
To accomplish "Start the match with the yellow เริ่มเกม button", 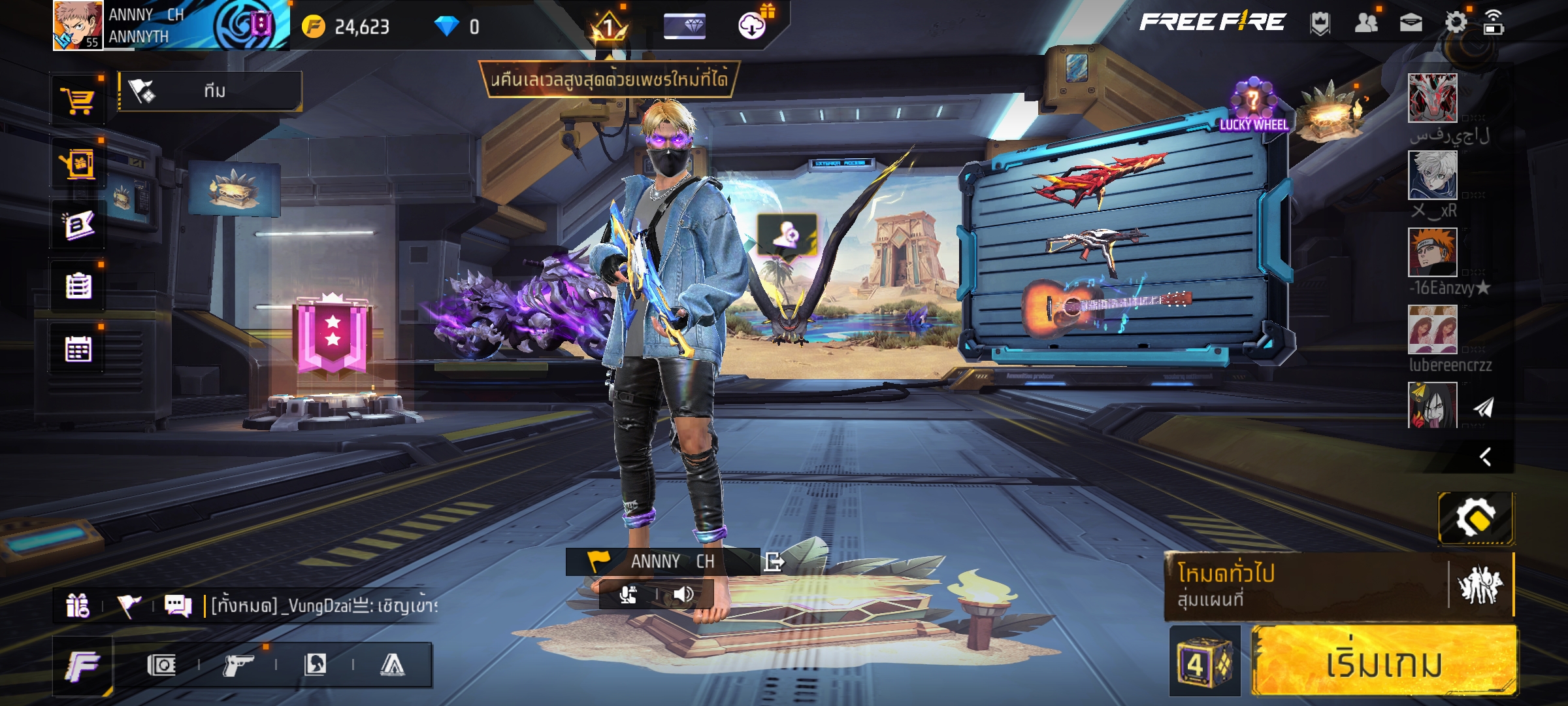I will pyautogui.click(x=1382, y=662).
